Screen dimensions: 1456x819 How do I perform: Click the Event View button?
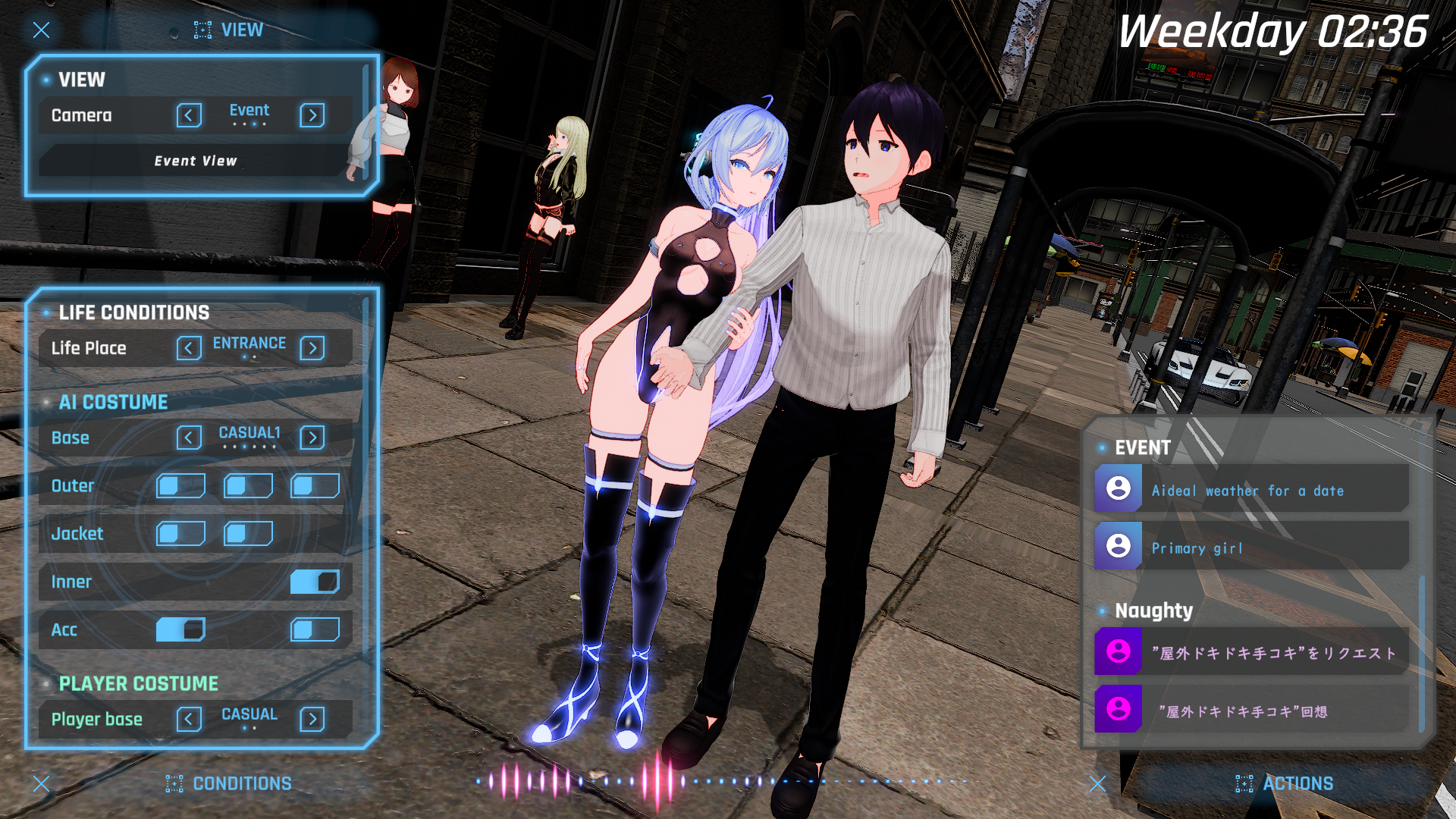click(195, 161)
